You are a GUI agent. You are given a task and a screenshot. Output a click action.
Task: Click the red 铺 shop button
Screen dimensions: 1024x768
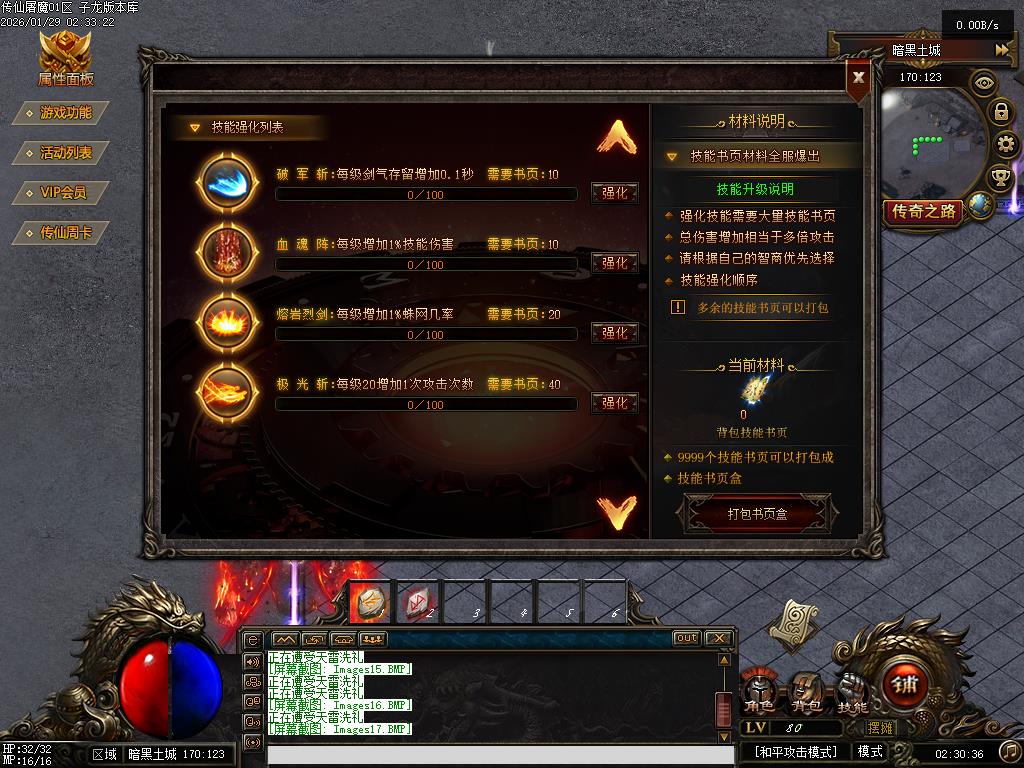point(905,685)
